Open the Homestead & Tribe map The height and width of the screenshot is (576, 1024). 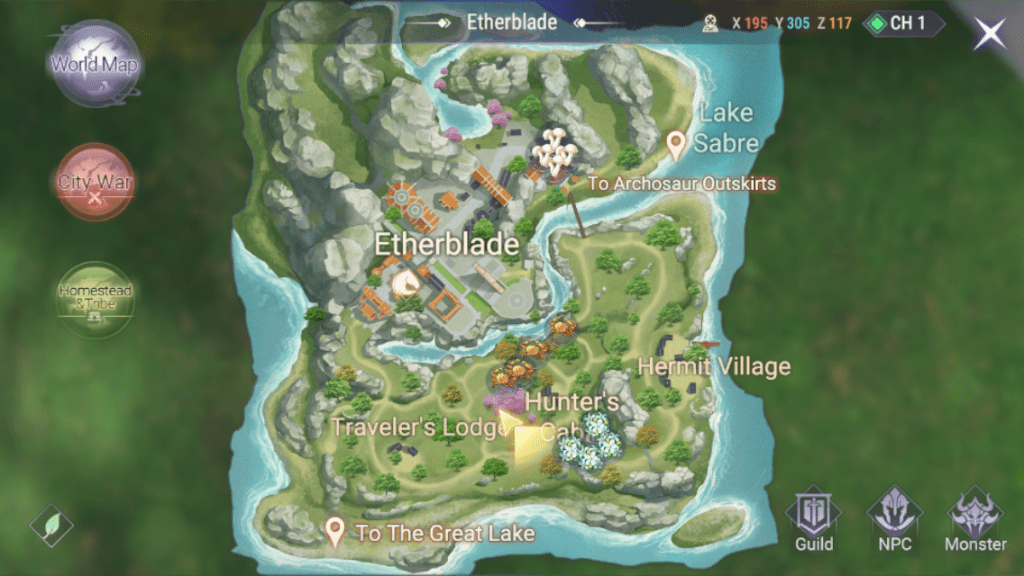coord(95,297)
